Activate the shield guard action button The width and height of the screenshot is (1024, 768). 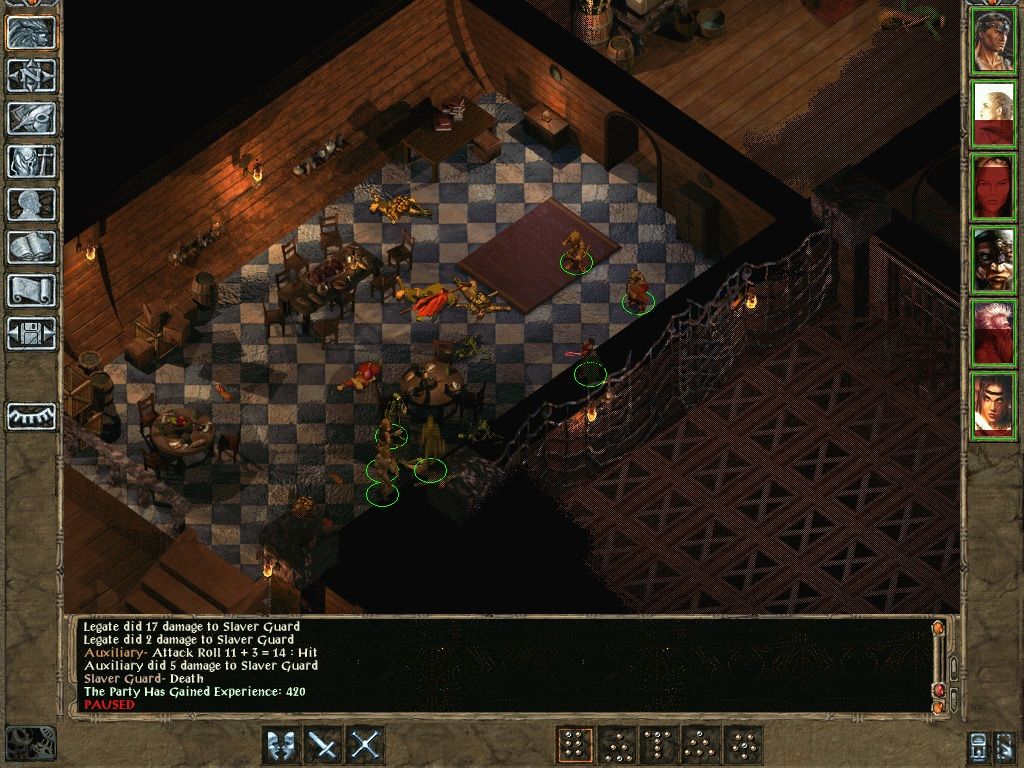280,745
